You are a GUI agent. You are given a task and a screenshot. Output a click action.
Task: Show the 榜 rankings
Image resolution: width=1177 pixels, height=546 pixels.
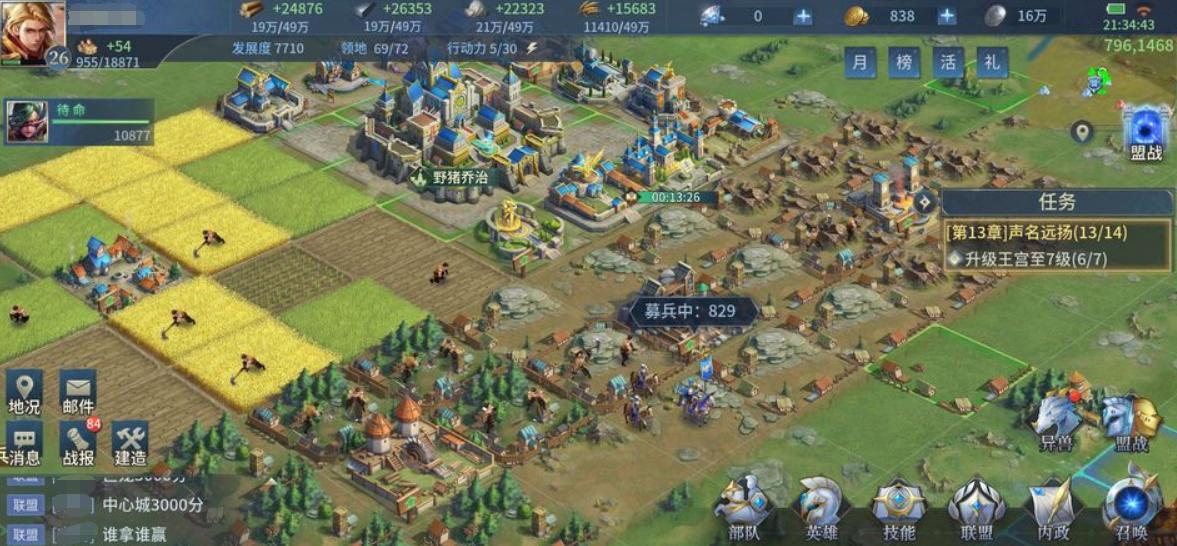pos(904,62)
